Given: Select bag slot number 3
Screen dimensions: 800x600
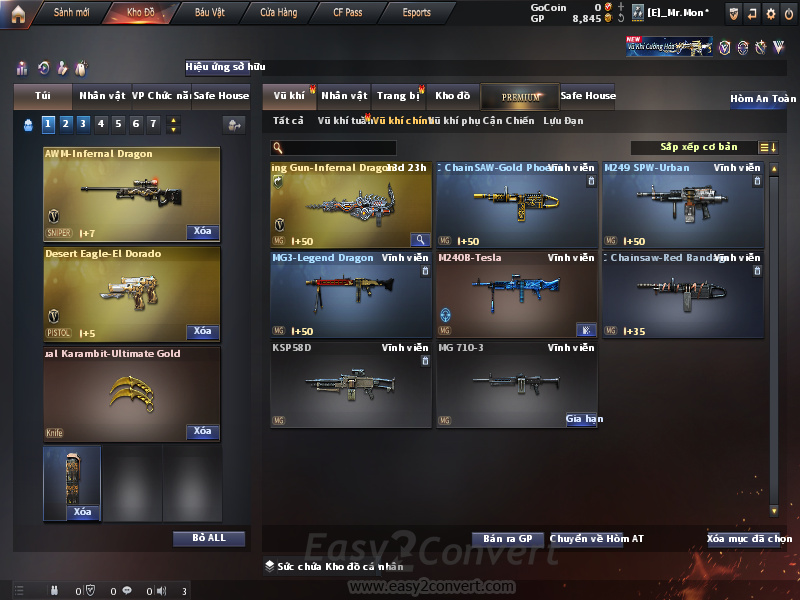Looking at the screenshot, I should pyautogui.click(x=83, y=124).
